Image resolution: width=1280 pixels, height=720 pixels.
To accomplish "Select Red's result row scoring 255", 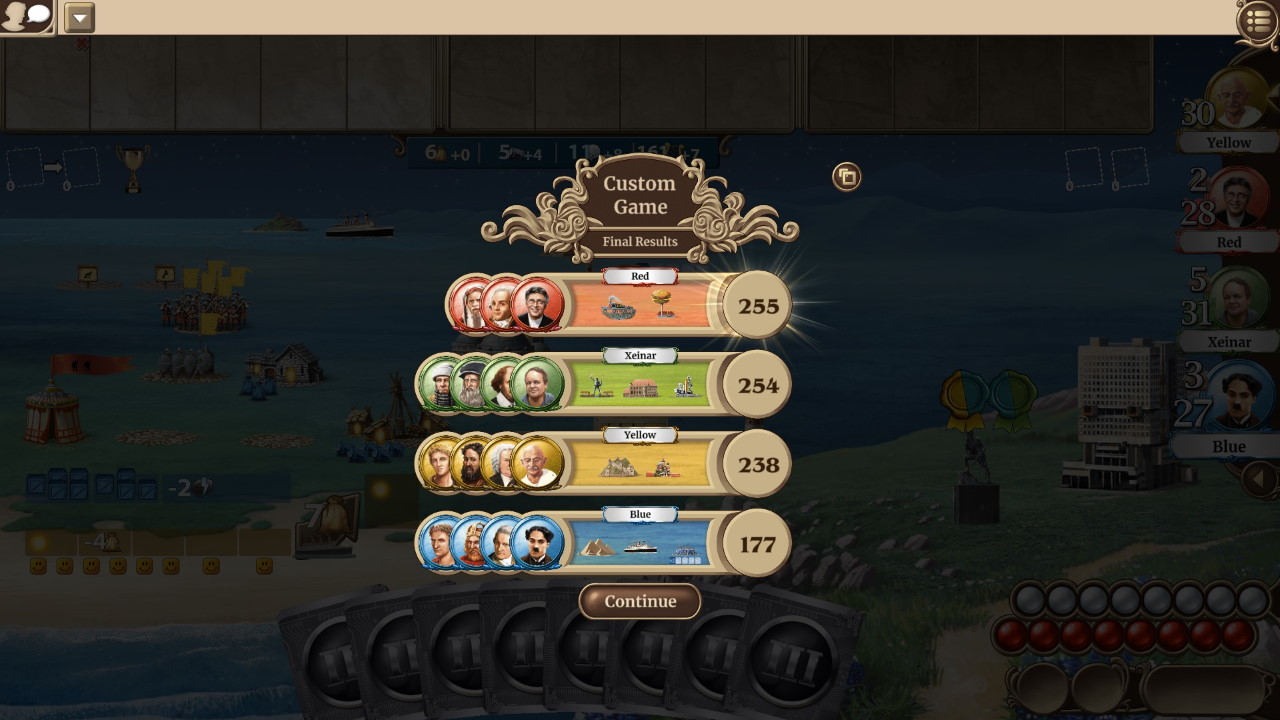I will pyautogui.click(x=640, y=305).
